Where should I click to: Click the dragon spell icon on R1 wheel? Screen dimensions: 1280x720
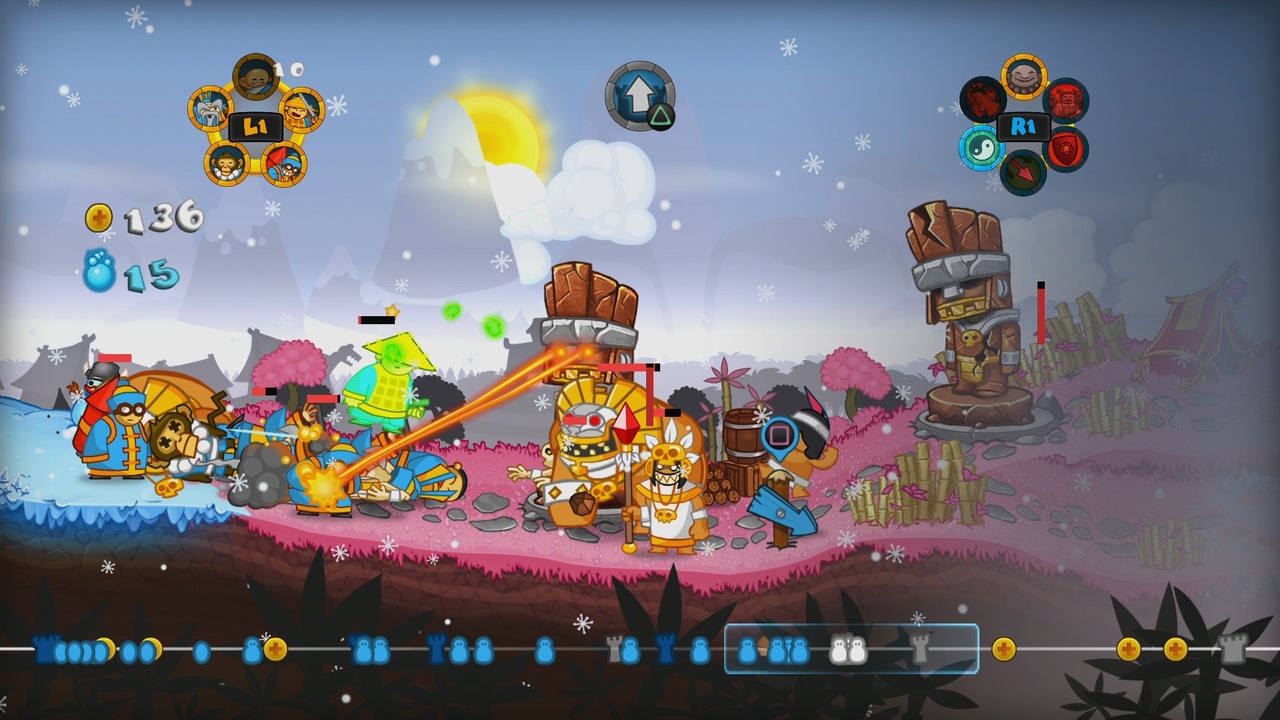(981, 99)
